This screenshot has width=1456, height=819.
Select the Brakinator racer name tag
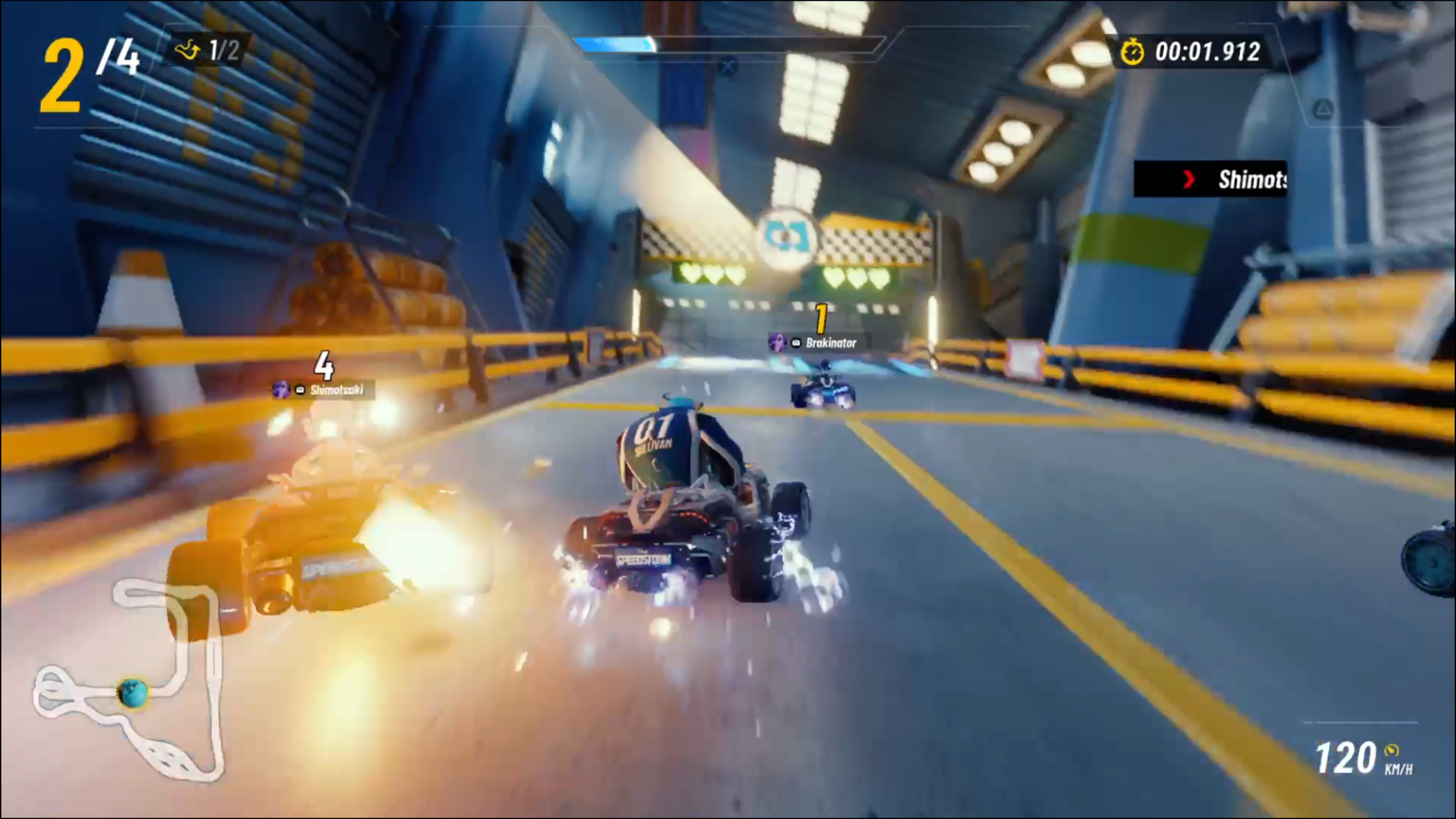tap(819, 342)
